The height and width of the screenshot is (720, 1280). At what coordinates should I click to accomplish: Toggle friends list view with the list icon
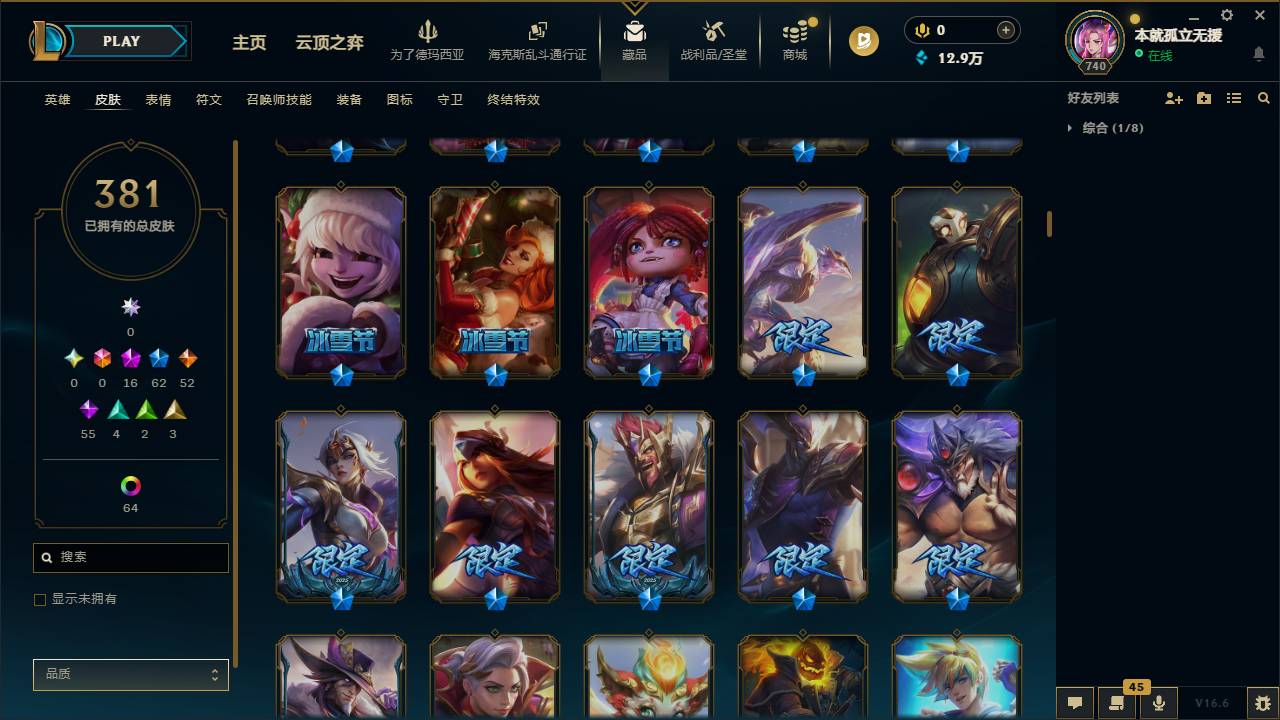pyautogui.click(x=1234, y=97)
